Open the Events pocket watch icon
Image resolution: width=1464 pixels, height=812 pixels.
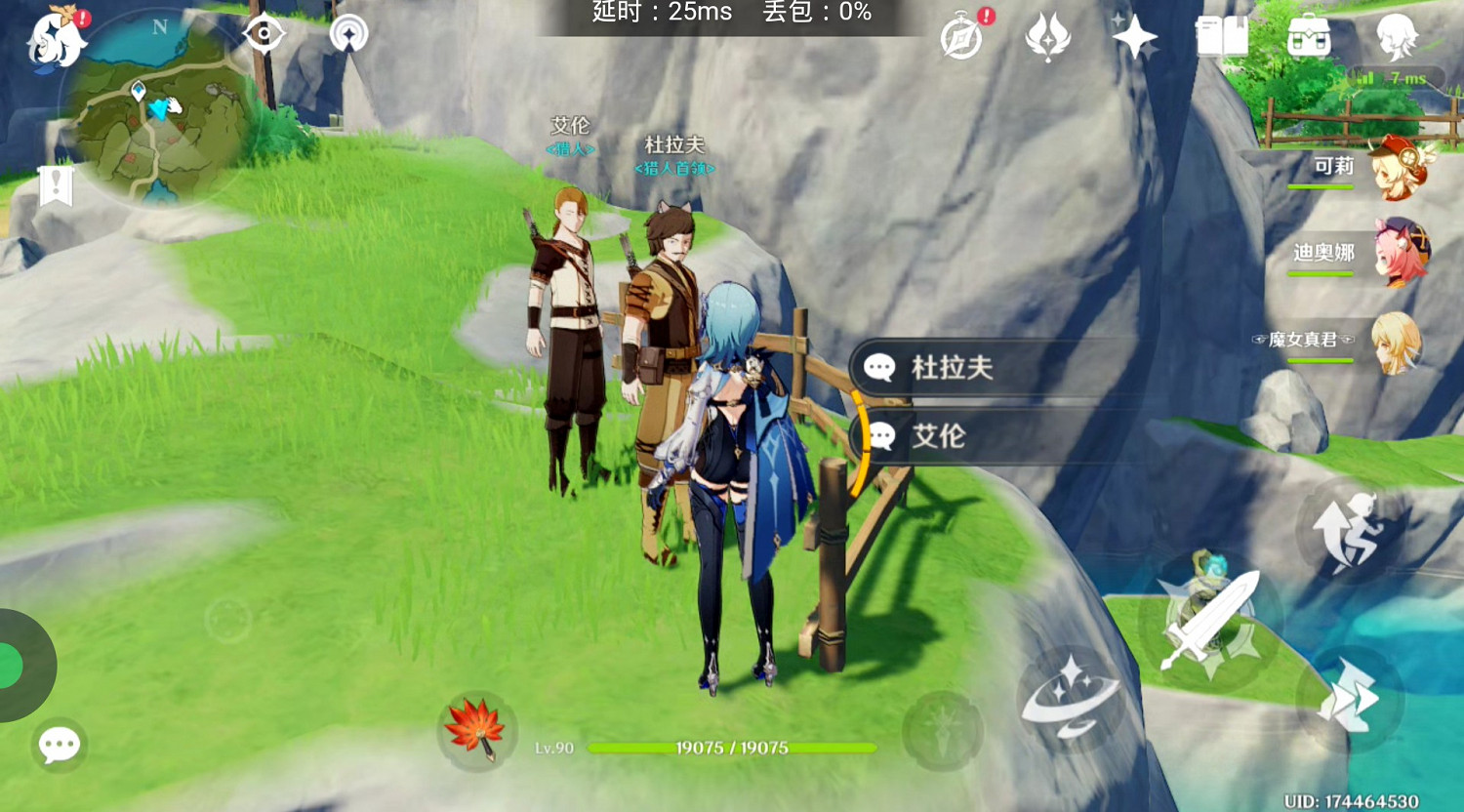(x=959, y=36)
